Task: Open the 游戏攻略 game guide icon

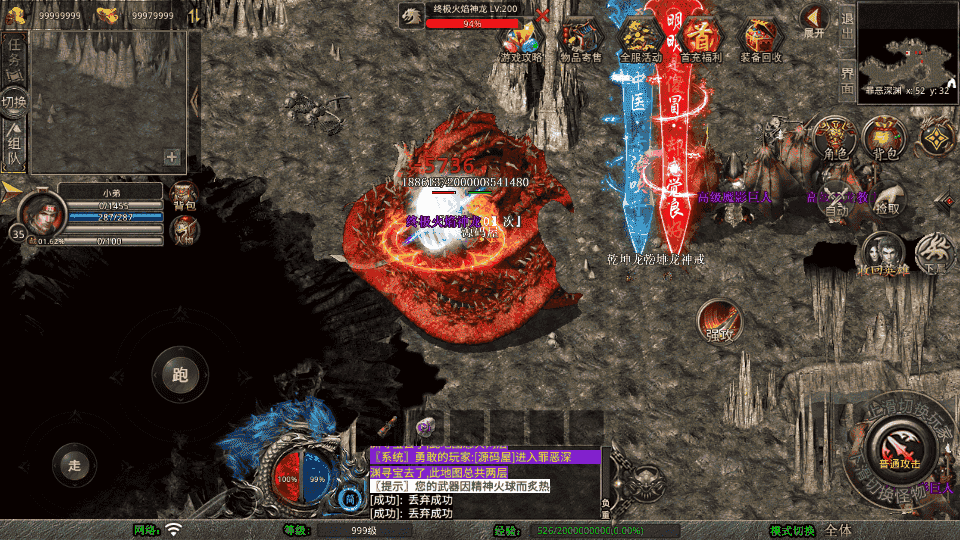Action: [x=521, y=40]
